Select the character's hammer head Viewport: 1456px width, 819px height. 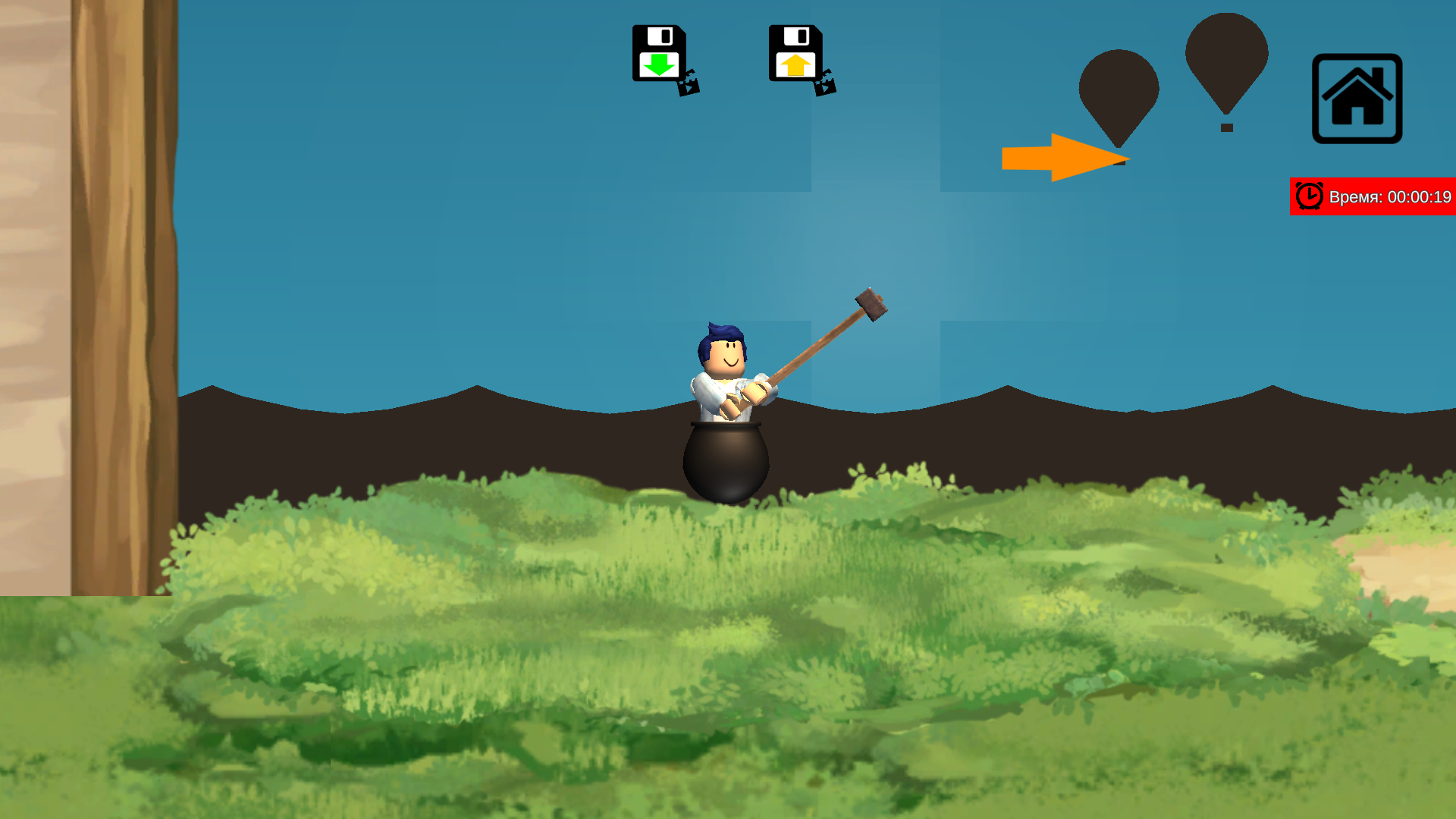click(x=871, y=303)
